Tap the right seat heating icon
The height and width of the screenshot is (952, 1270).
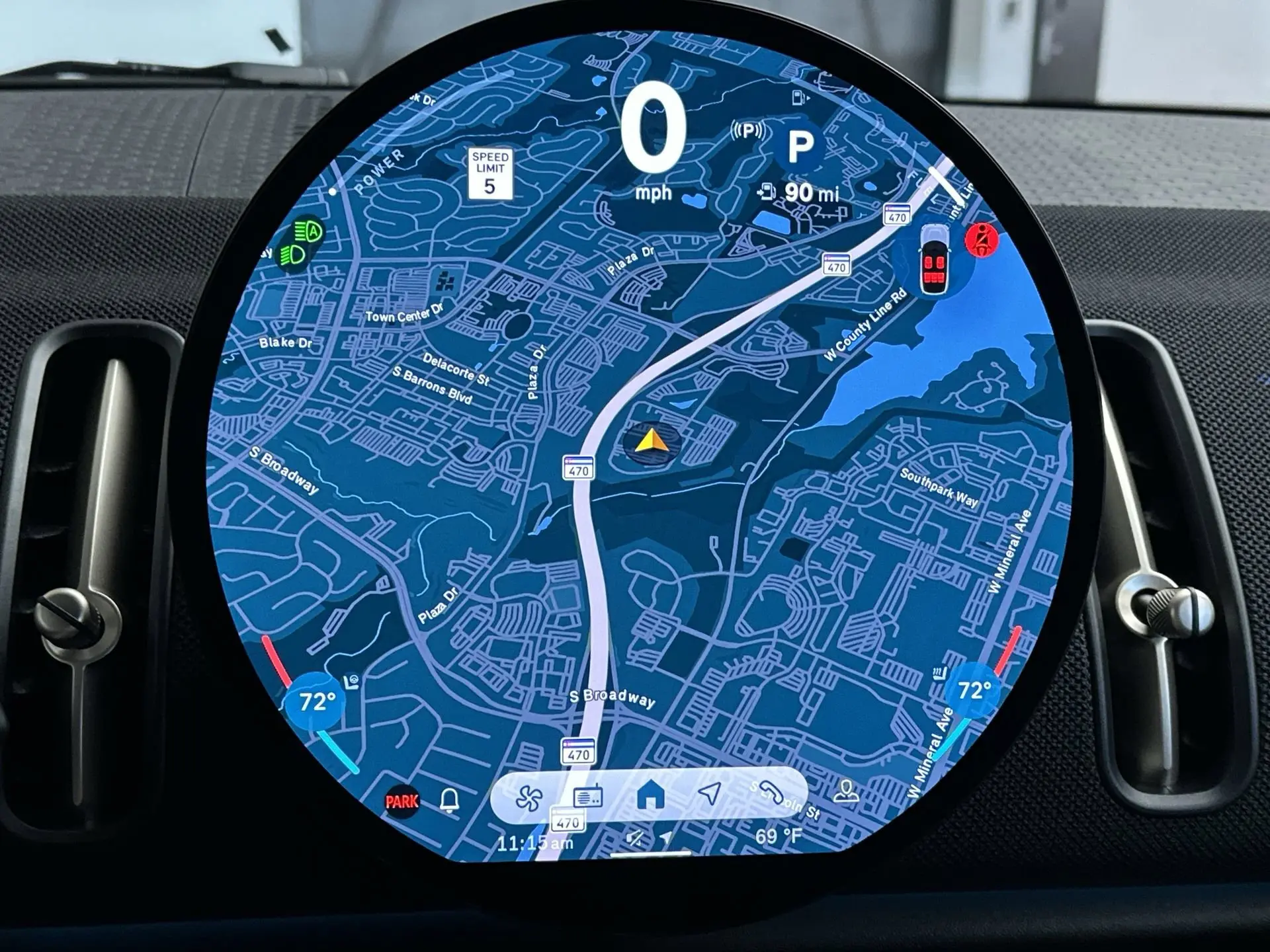938,674
